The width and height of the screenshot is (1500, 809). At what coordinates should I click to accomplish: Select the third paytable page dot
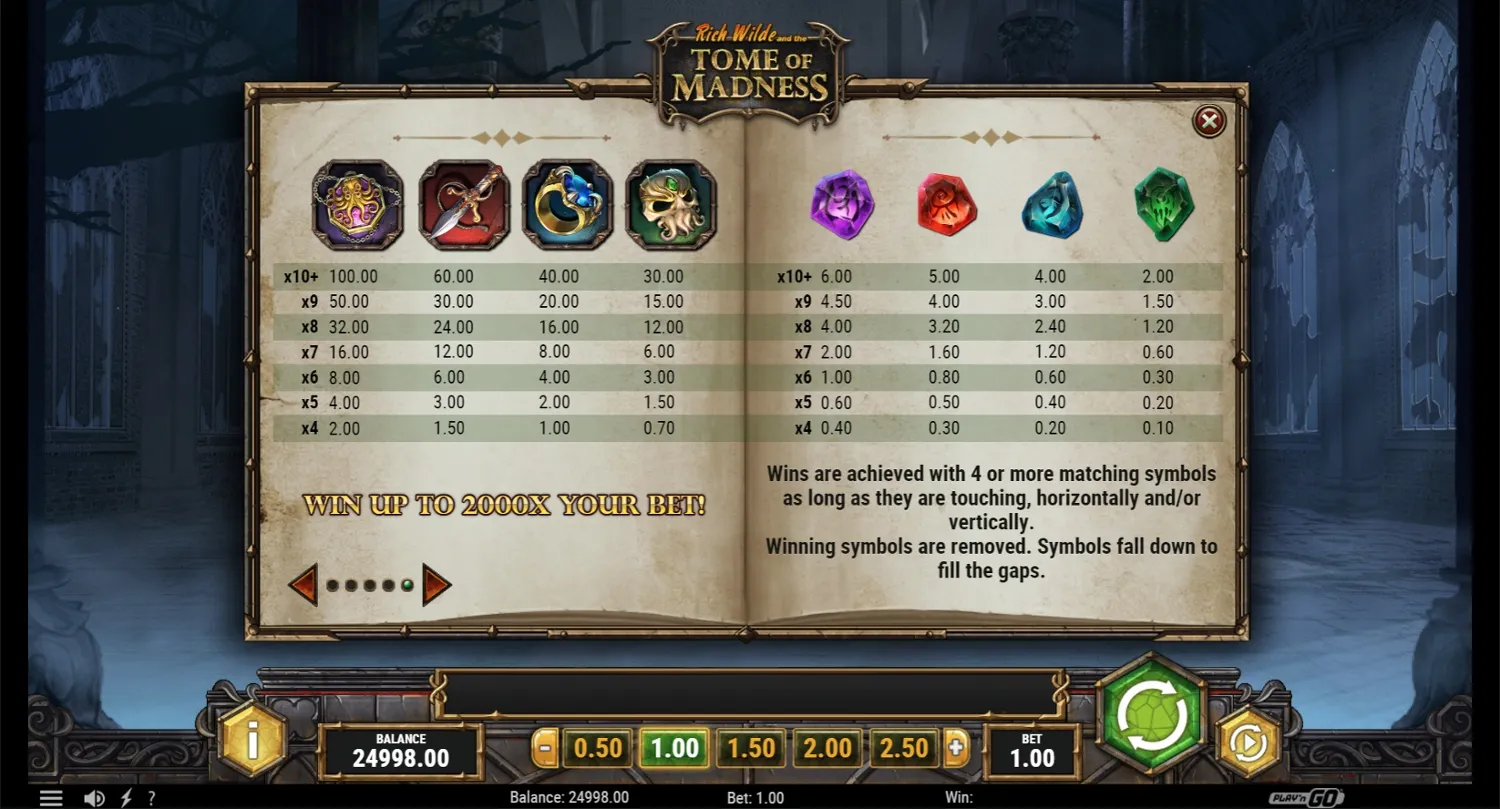[x=368, y=584]
